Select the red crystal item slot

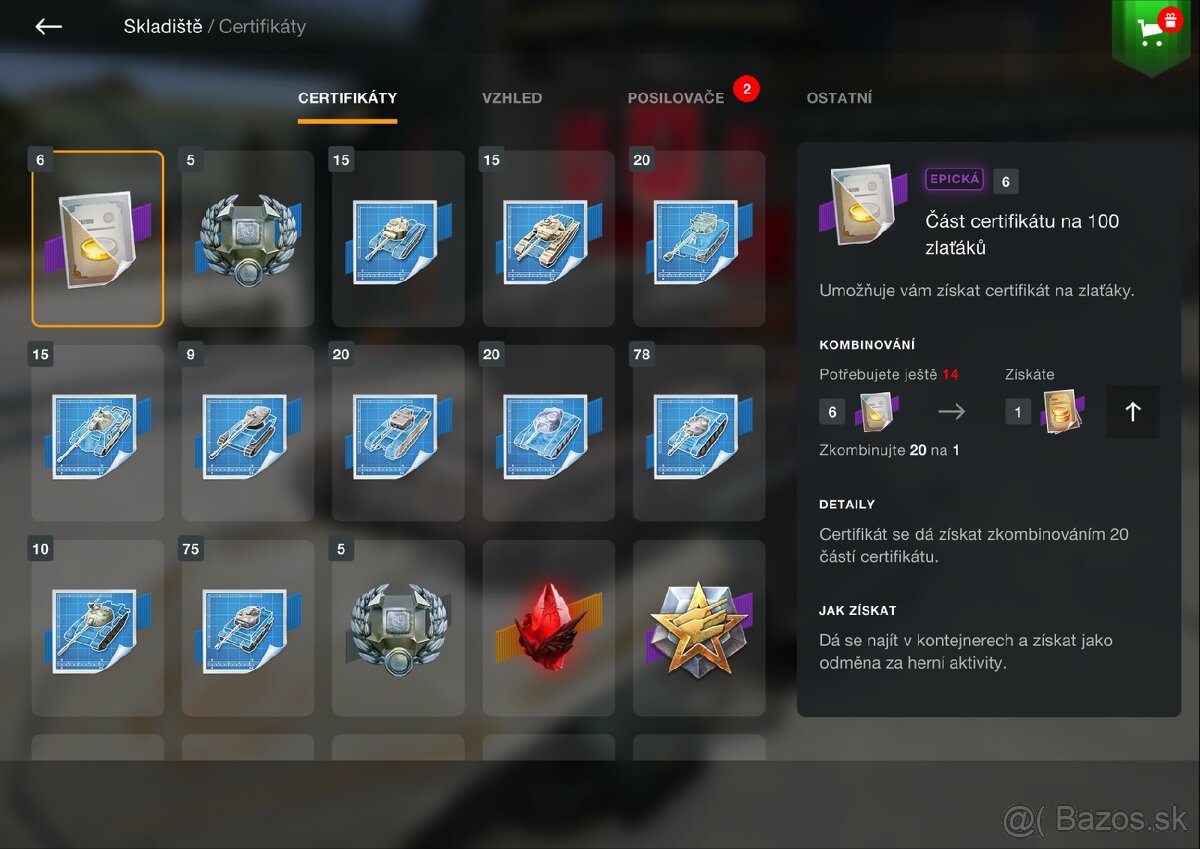(x=548, y=628)
